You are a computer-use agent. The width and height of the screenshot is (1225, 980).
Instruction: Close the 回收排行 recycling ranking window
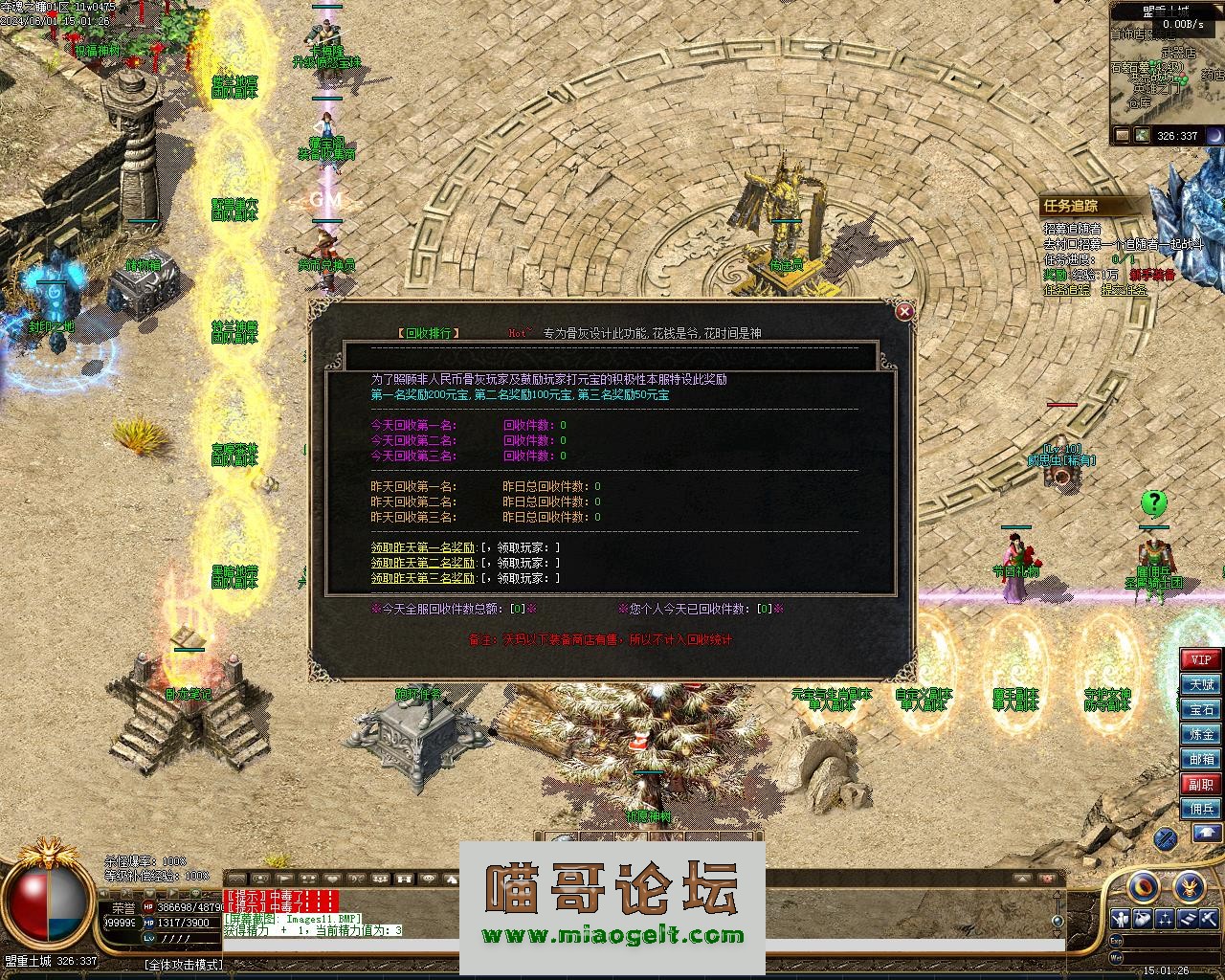904,311
